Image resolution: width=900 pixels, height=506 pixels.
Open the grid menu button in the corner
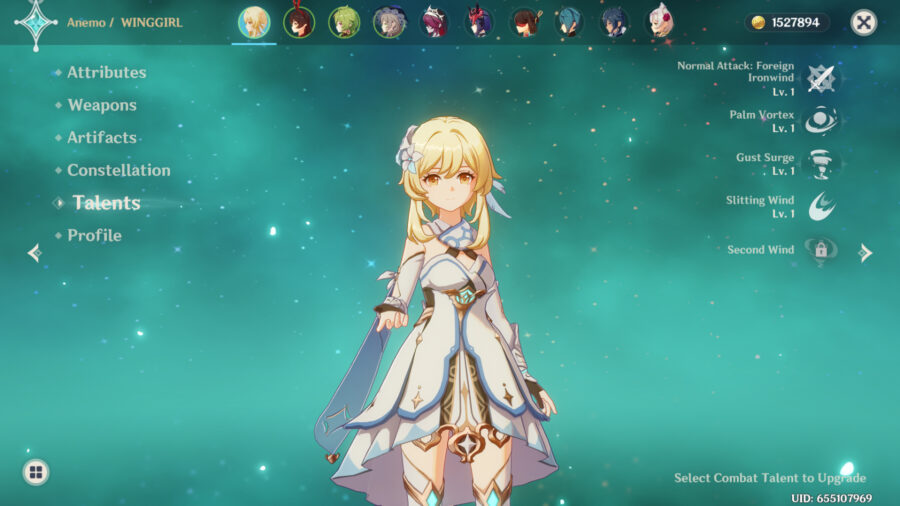36,472
